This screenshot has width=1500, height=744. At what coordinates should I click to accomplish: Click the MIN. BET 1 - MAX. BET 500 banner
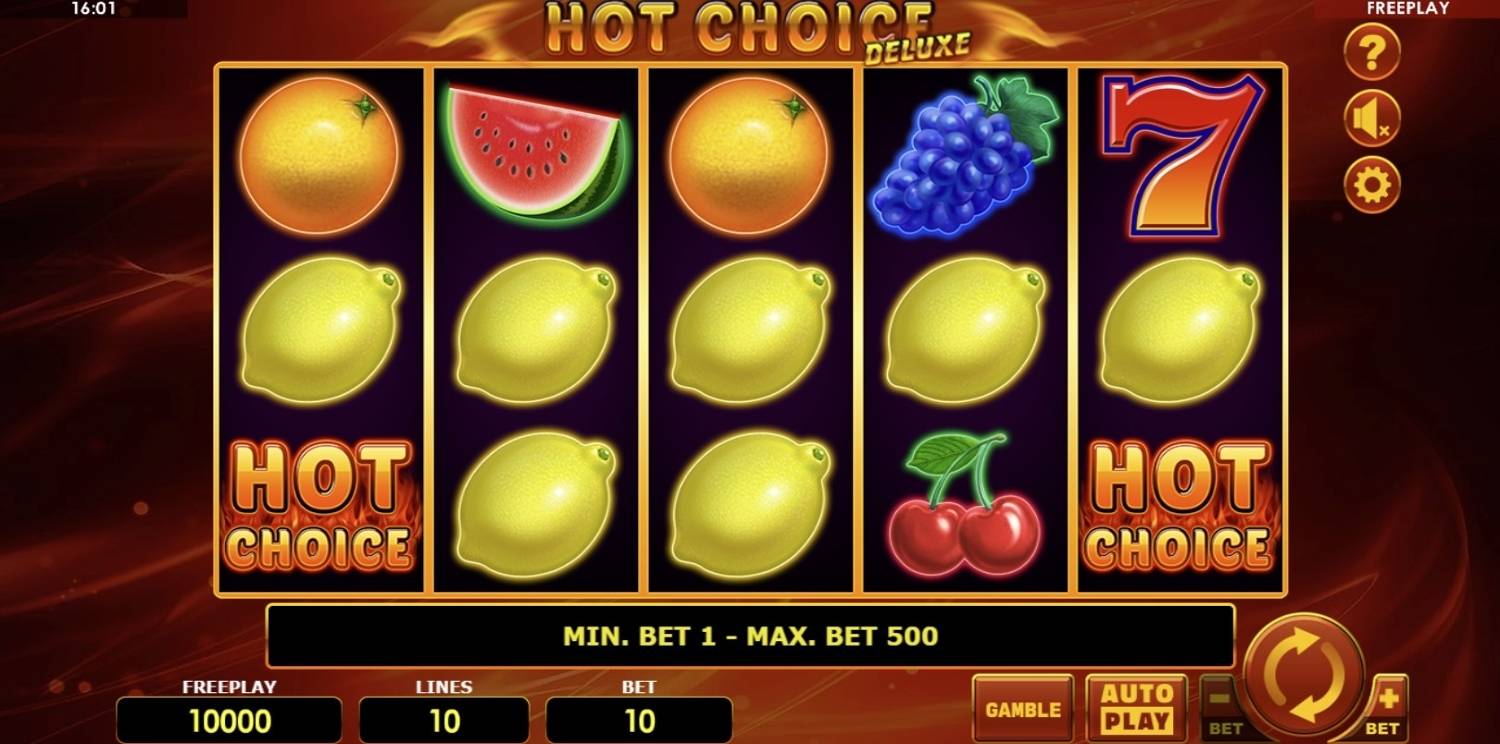click(x=750, y=634)
